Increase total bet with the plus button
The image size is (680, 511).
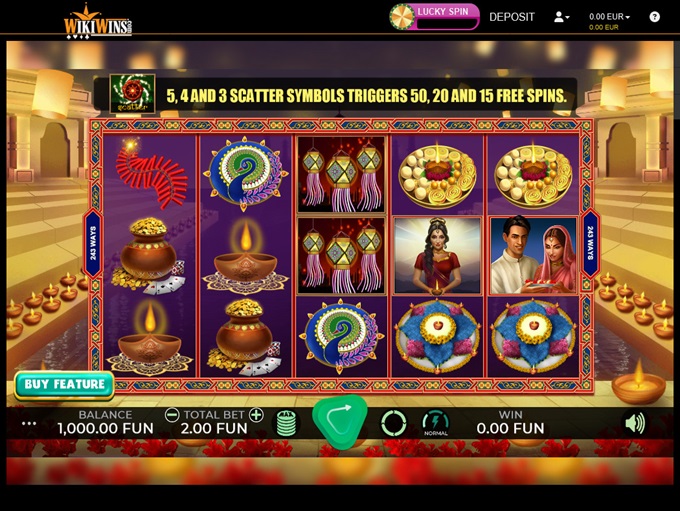pyautogui.click(x=256, y=415)
